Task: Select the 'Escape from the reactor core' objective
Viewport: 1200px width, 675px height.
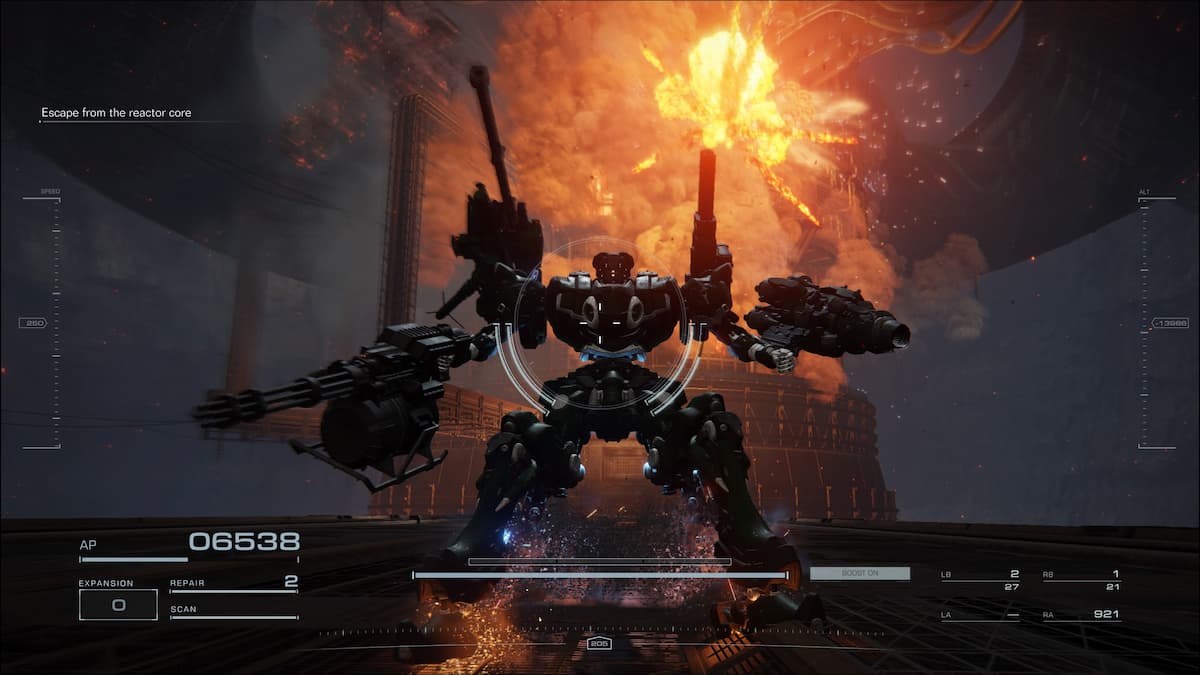Action: [x=115, y=113]
